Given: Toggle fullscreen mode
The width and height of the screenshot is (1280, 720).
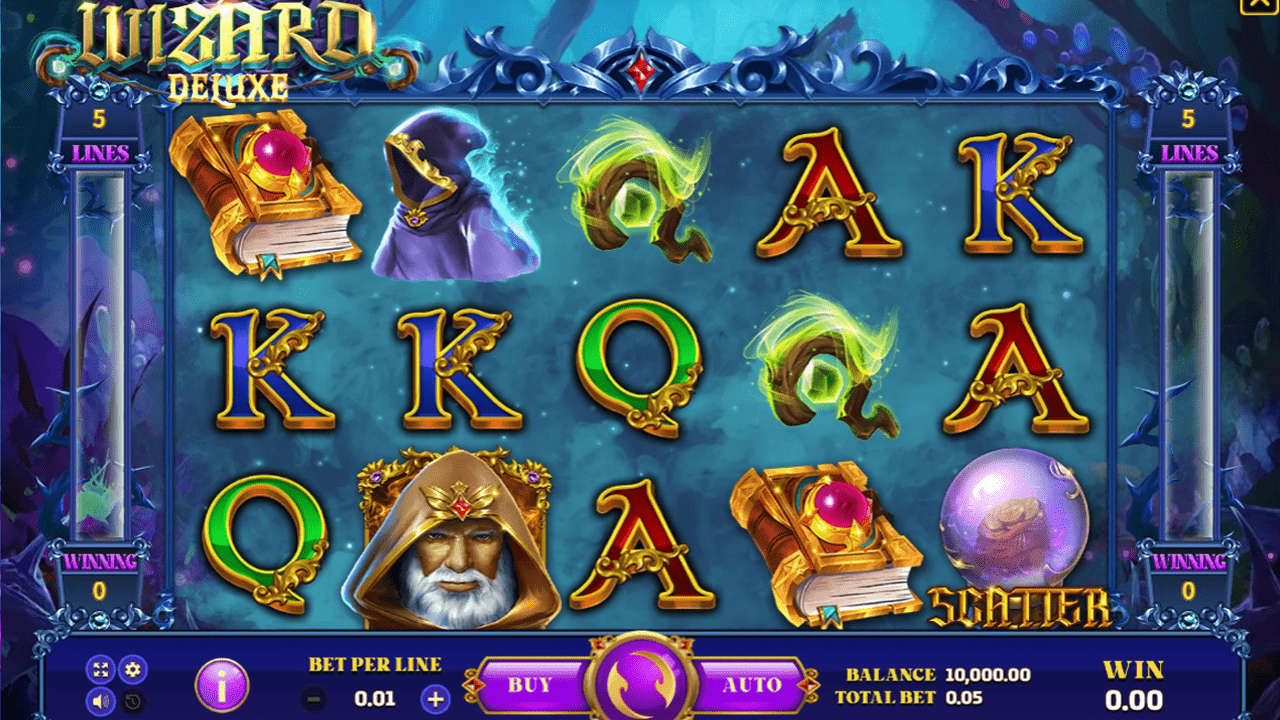Looking at the screenshot, I should pos(100,670).
